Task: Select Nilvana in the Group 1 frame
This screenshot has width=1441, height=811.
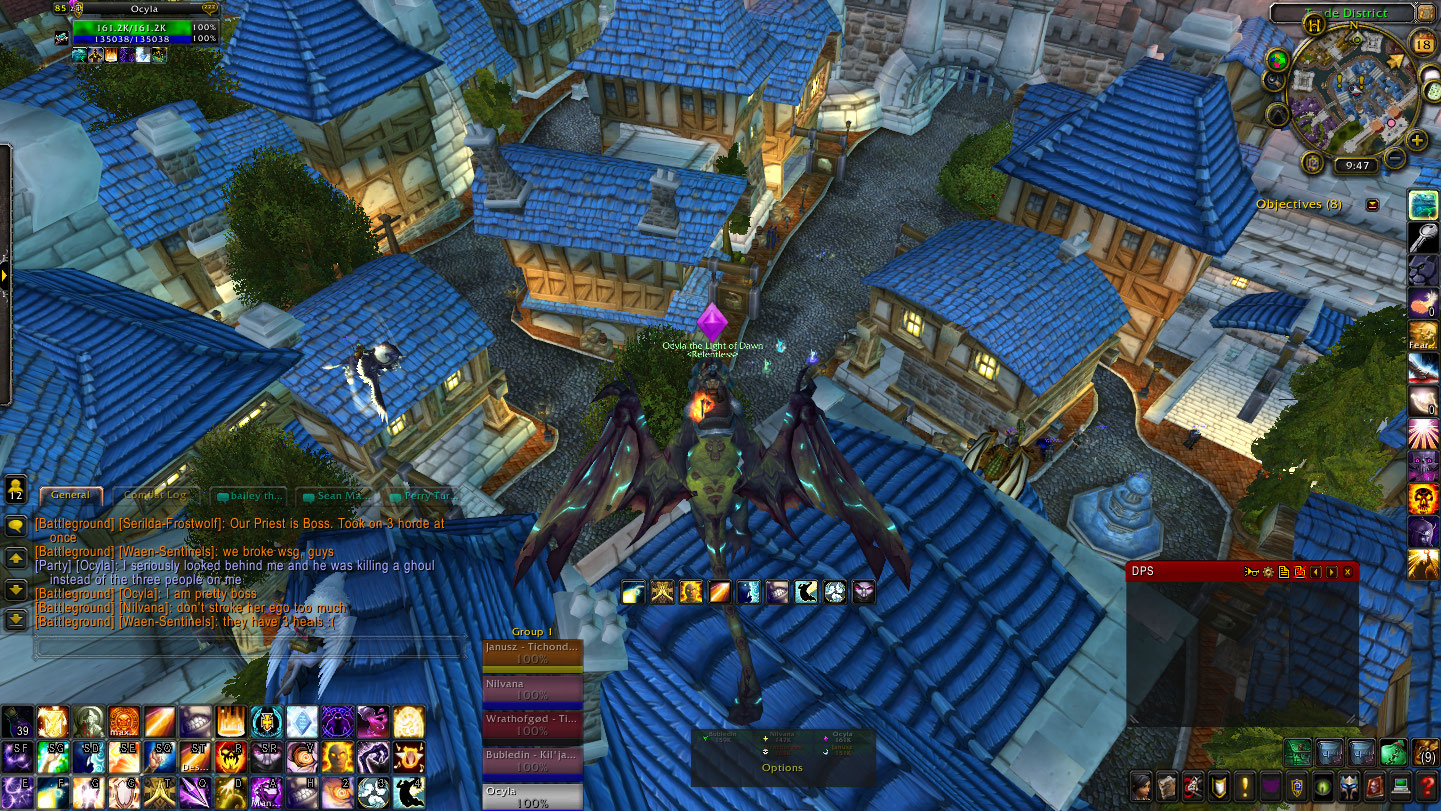Action: point(532,689)
